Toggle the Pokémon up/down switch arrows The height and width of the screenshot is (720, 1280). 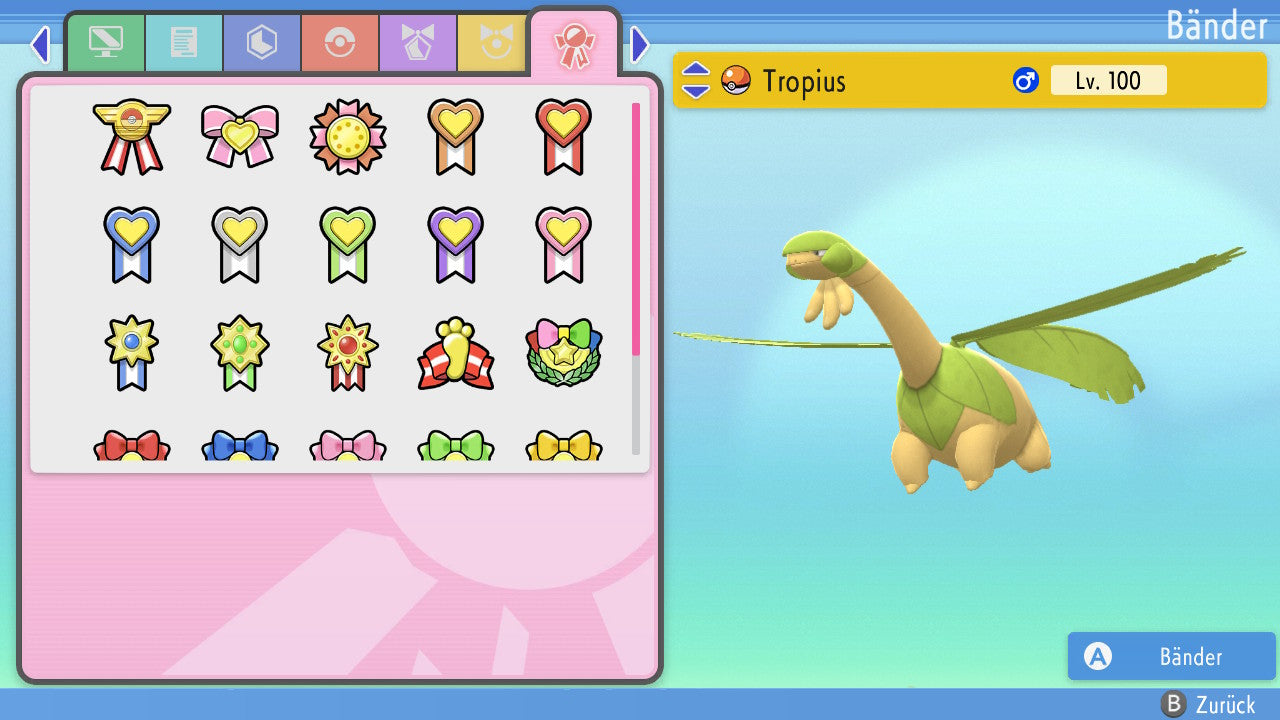click(695, 80)
